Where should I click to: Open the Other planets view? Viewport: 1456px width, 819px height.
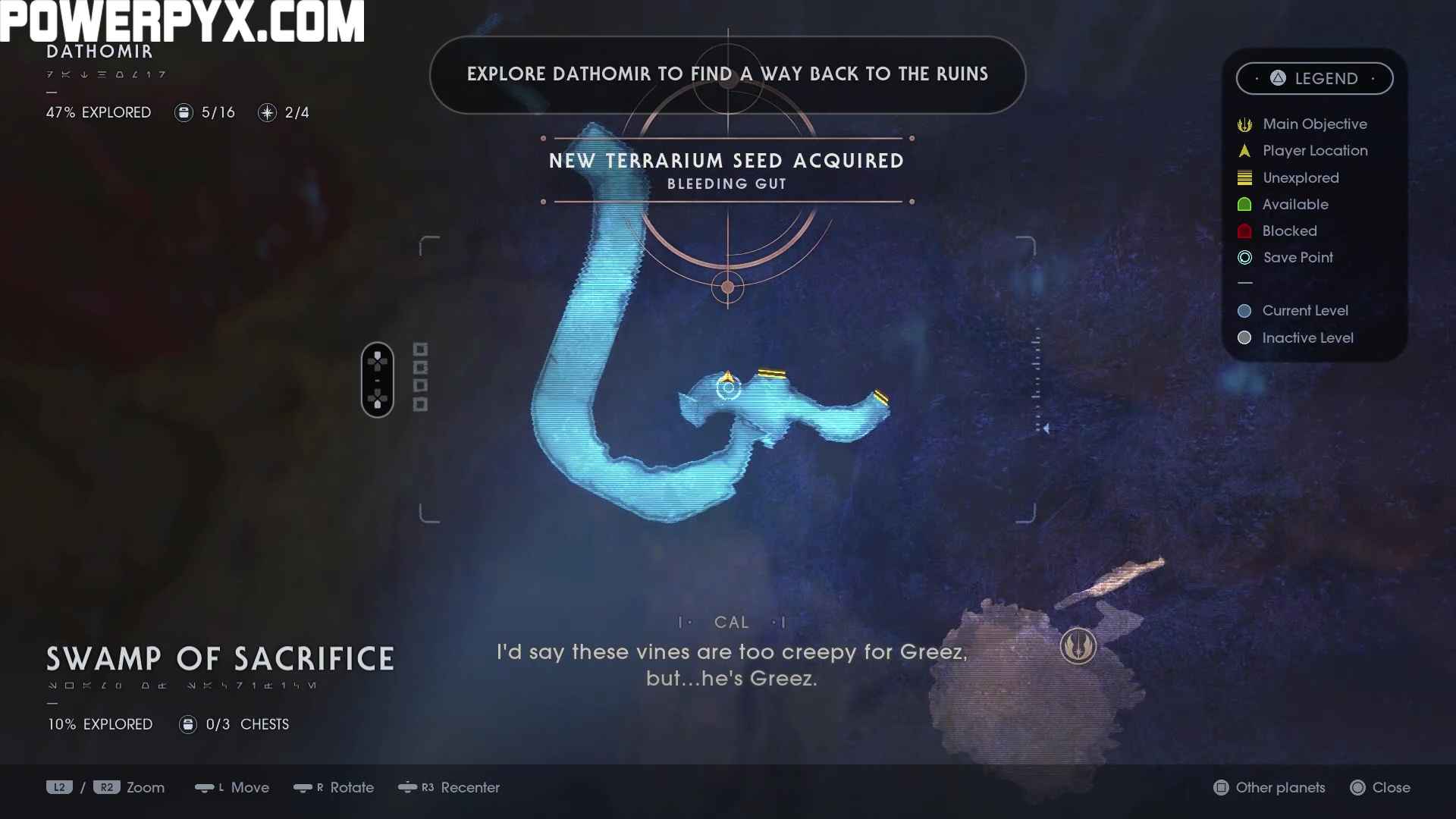coord(1269,788)
